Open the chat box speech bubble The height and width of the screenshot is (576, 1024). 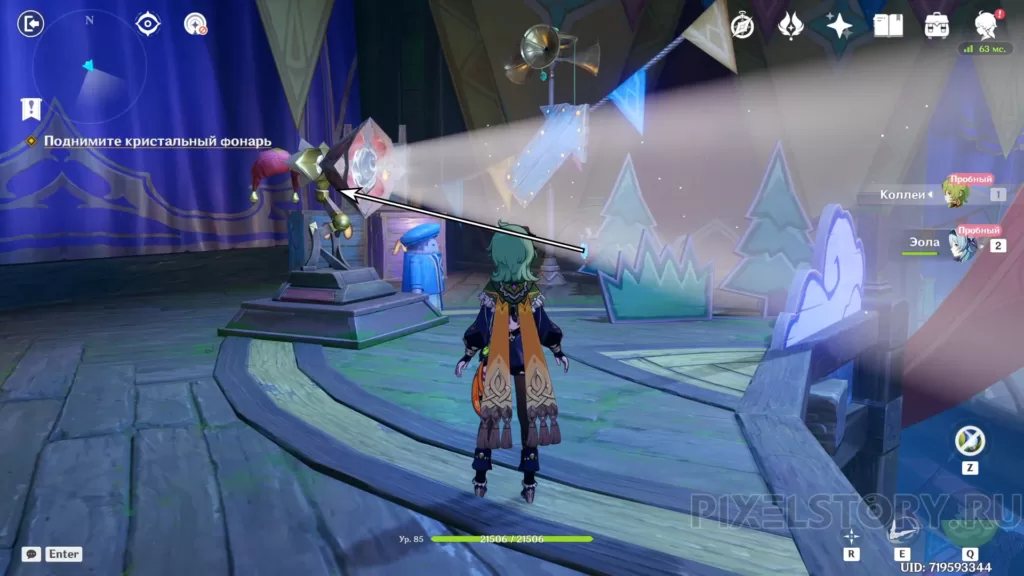(32, 553)
